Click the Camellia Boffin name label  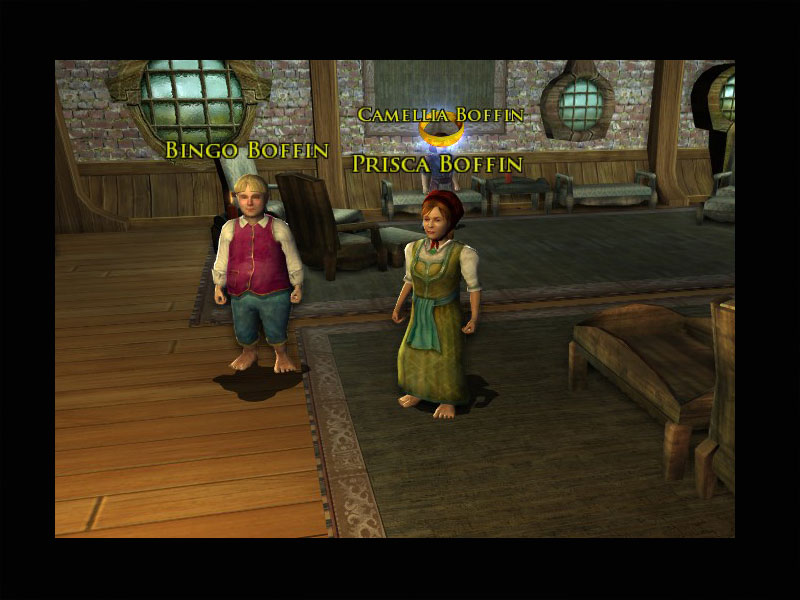(441, 115)
